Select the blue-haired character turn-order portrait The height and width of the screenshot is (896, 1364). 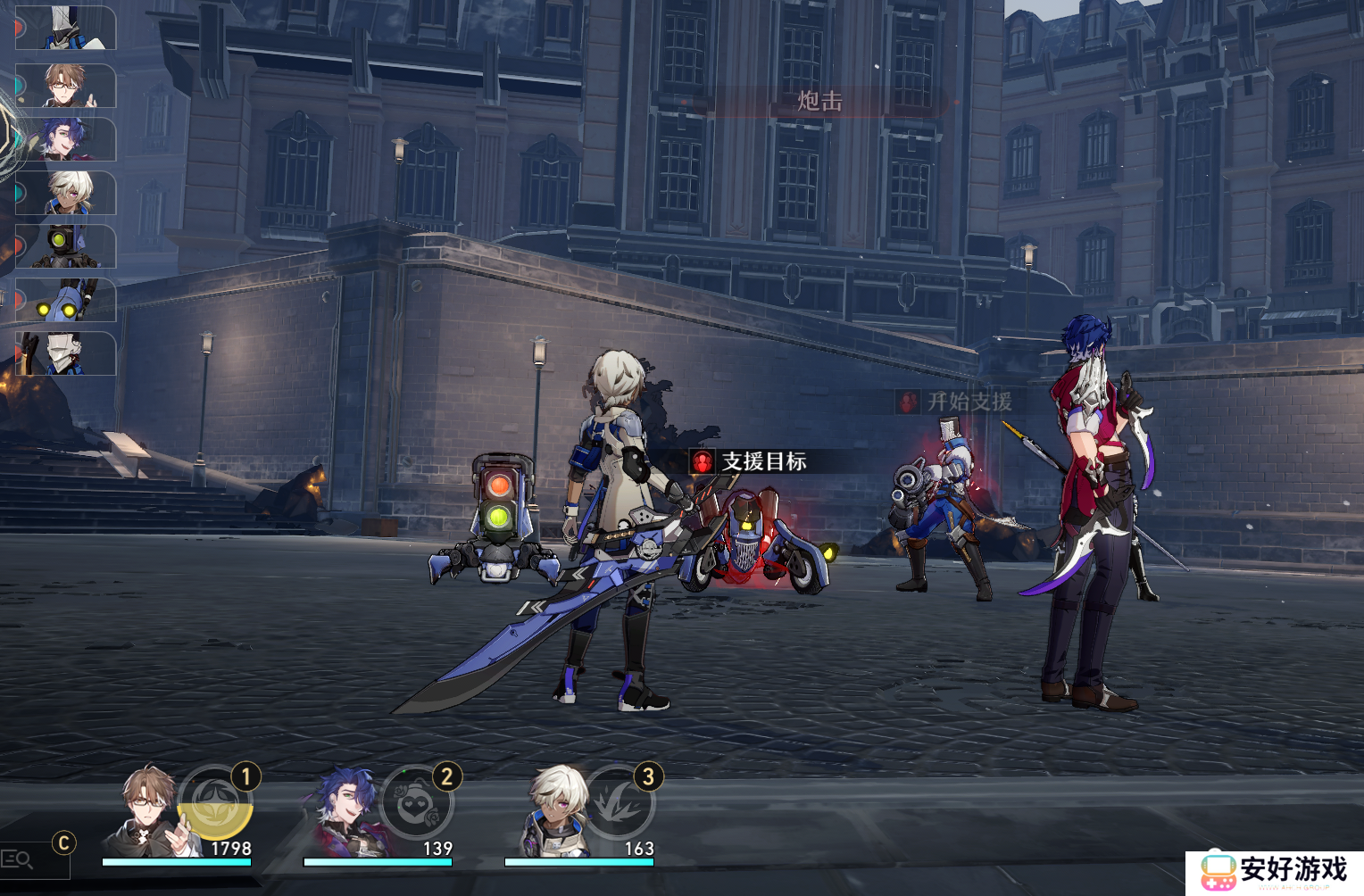click(x=68, y=139)
